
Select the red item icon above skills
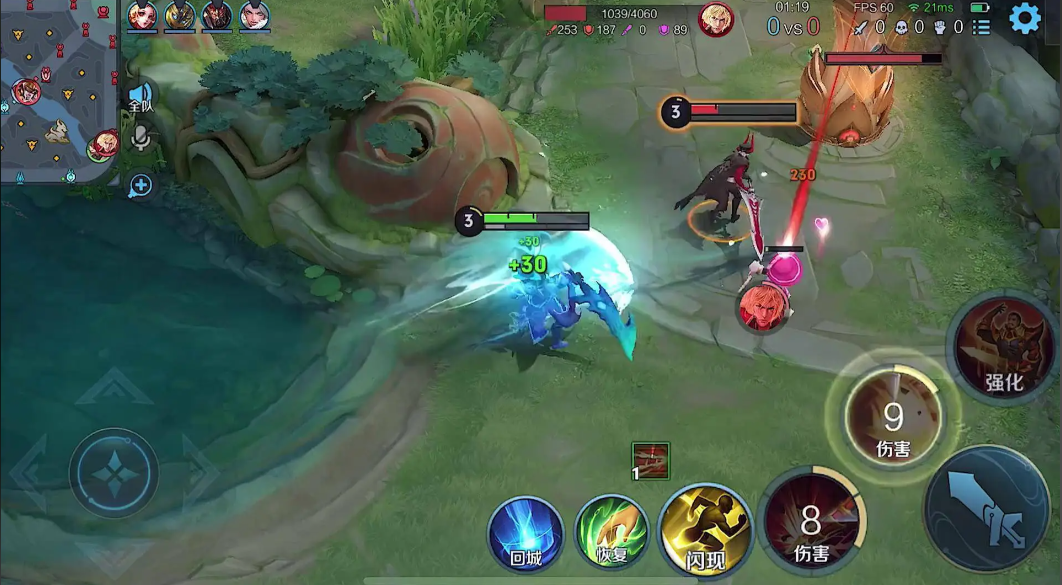pos(651,461)
